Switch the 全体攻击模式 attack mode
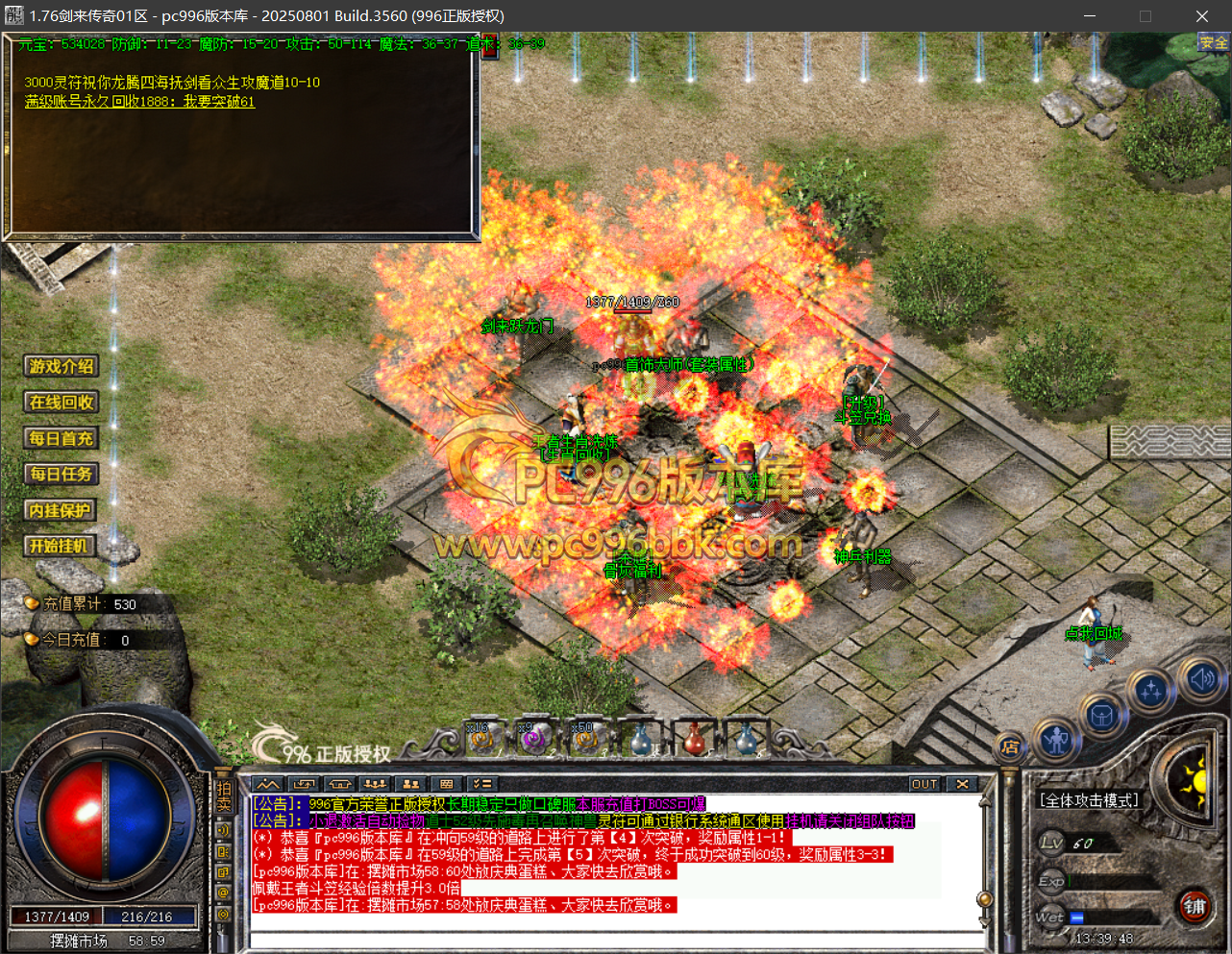1232x954 pixels. [1089, 800]
